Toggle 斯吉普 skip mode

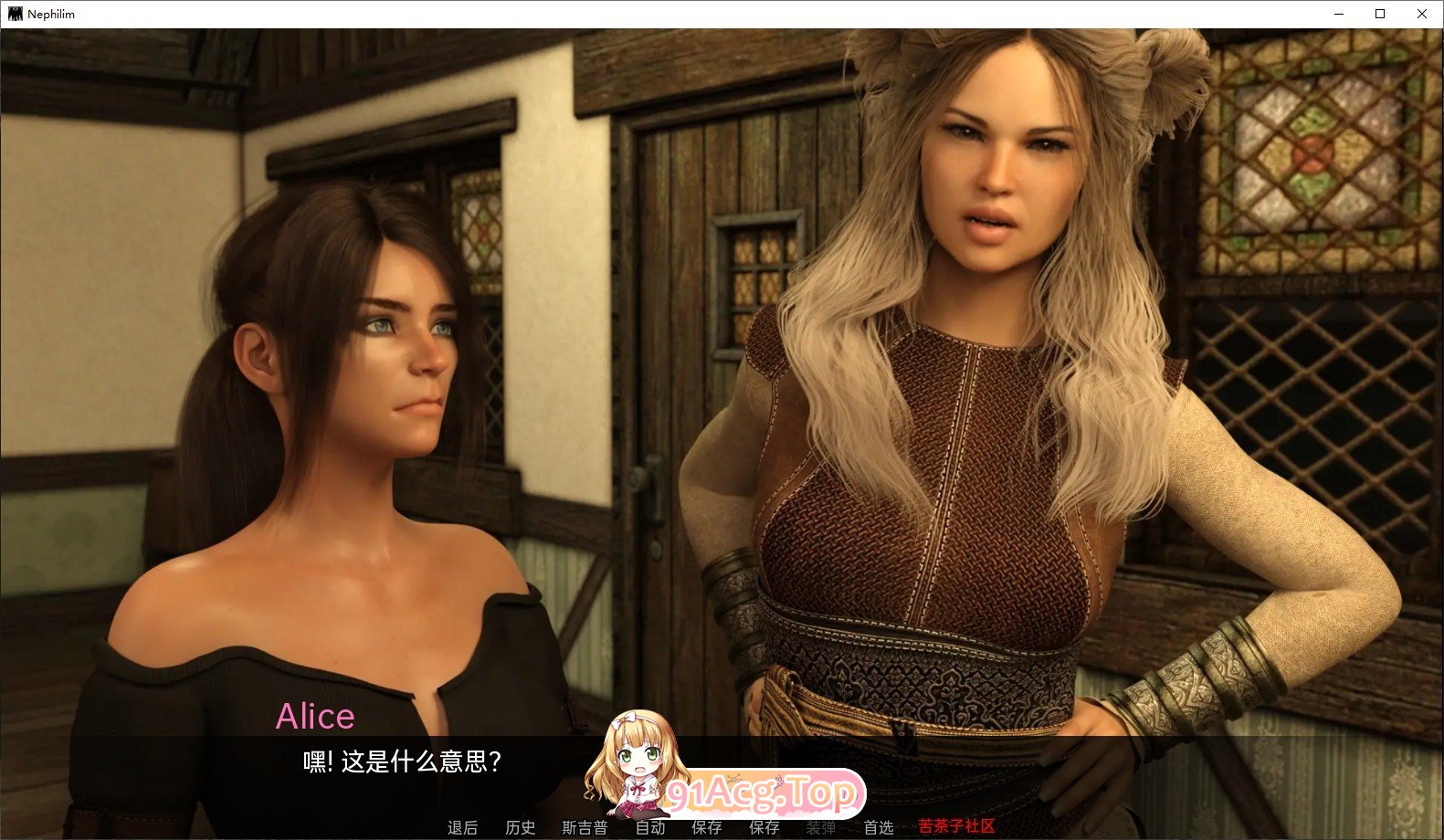click(582, 828)
